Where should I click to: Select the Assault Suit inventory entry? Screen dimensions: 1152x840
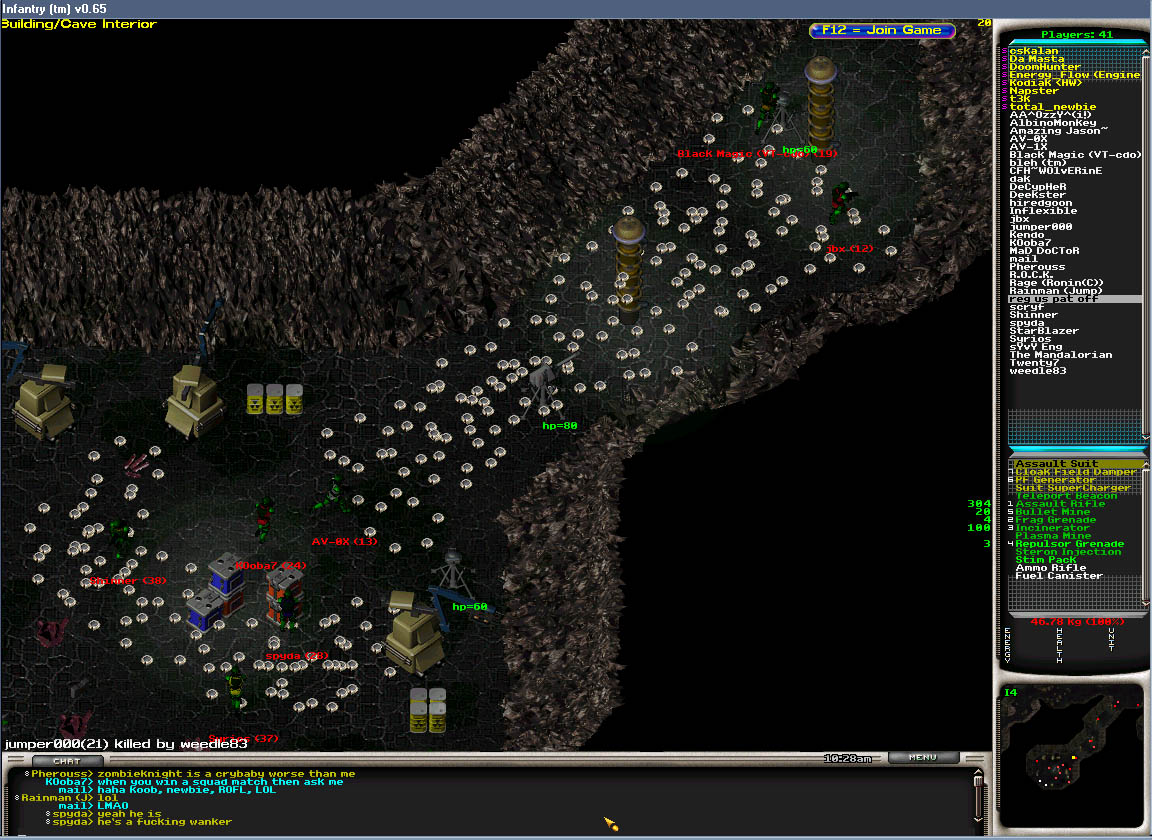click(1056, 464)
